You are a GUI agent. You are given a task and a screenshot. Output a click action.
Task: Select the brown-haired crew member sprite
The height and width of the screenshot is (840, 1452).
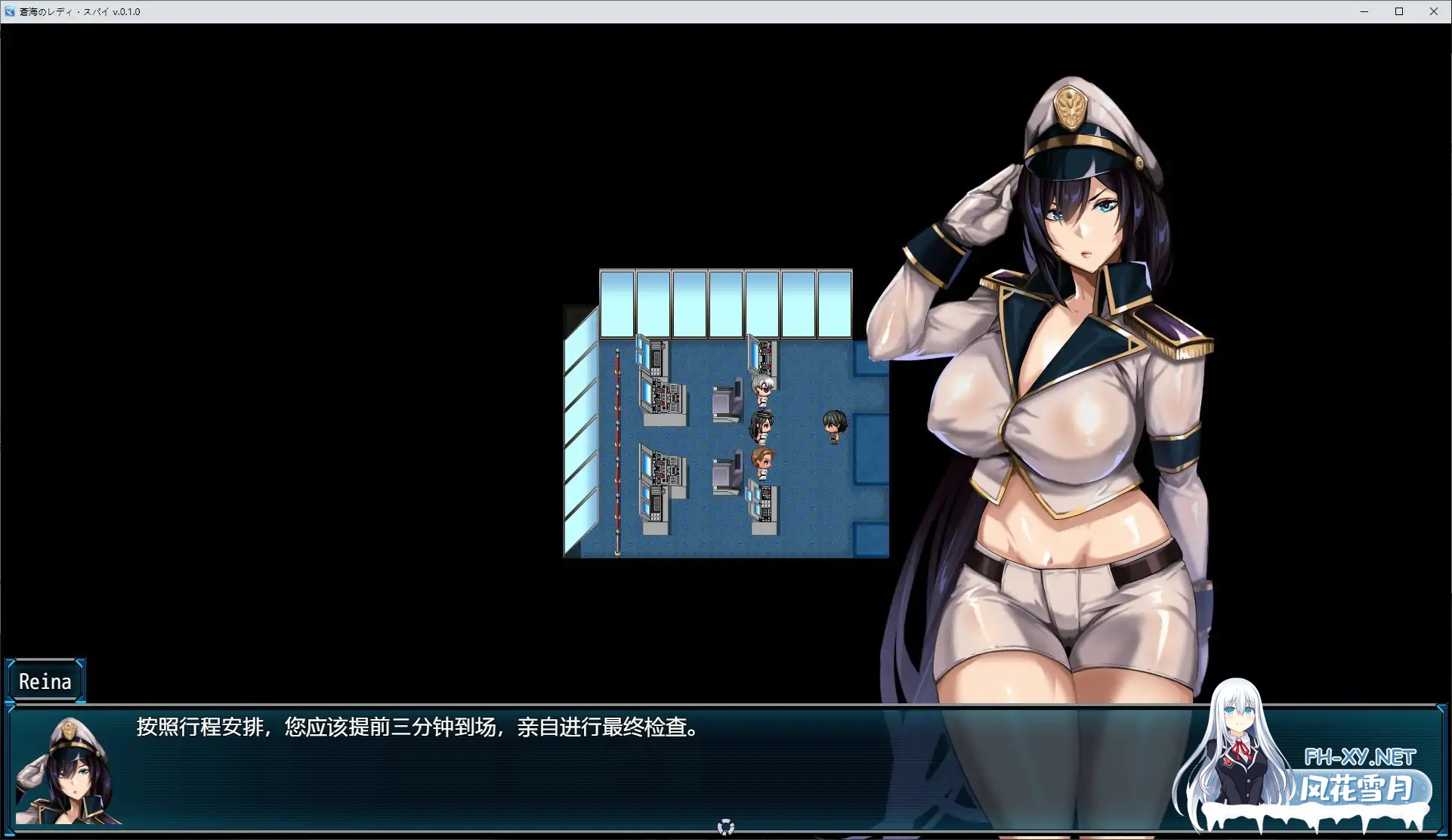762,459
